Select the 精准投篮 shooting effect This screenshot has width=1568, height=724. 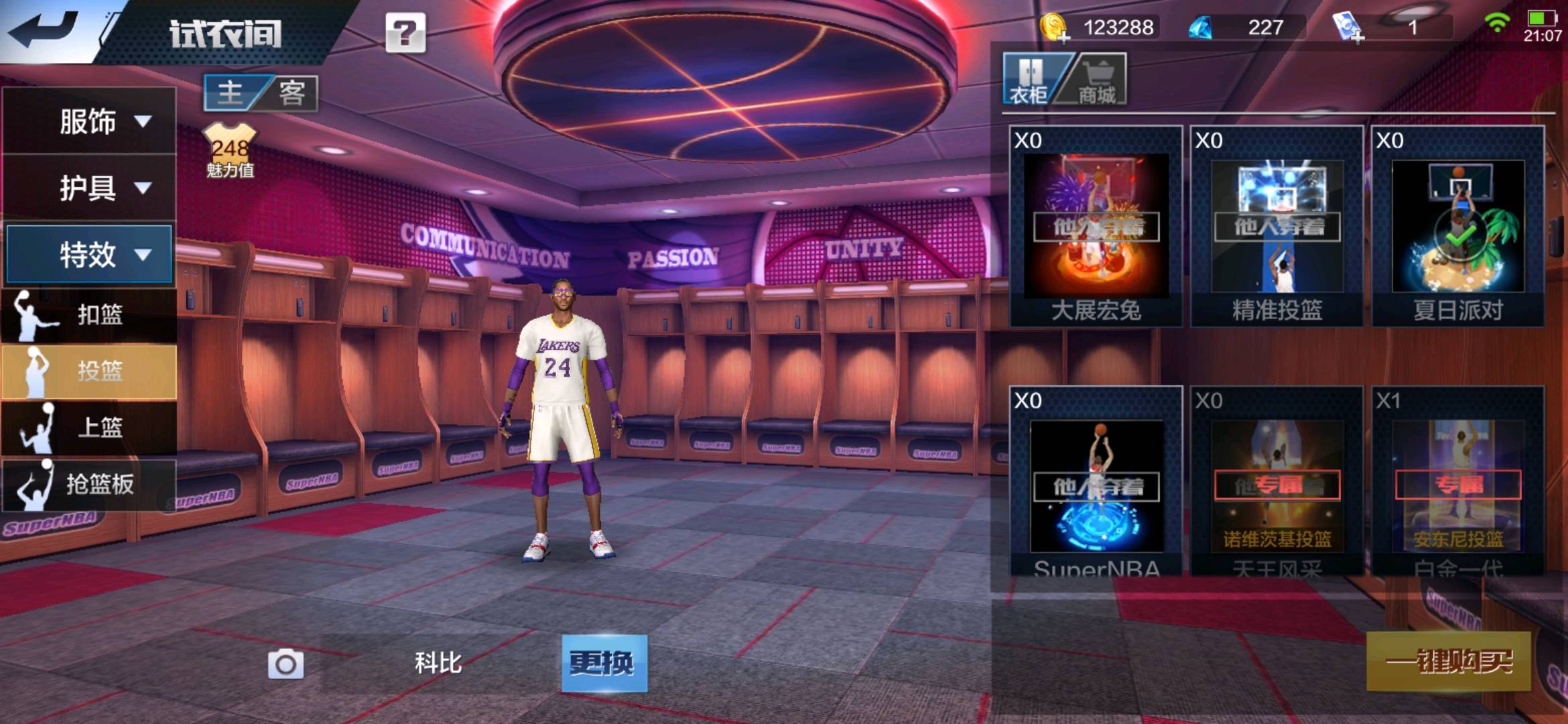coord(1277,226)
